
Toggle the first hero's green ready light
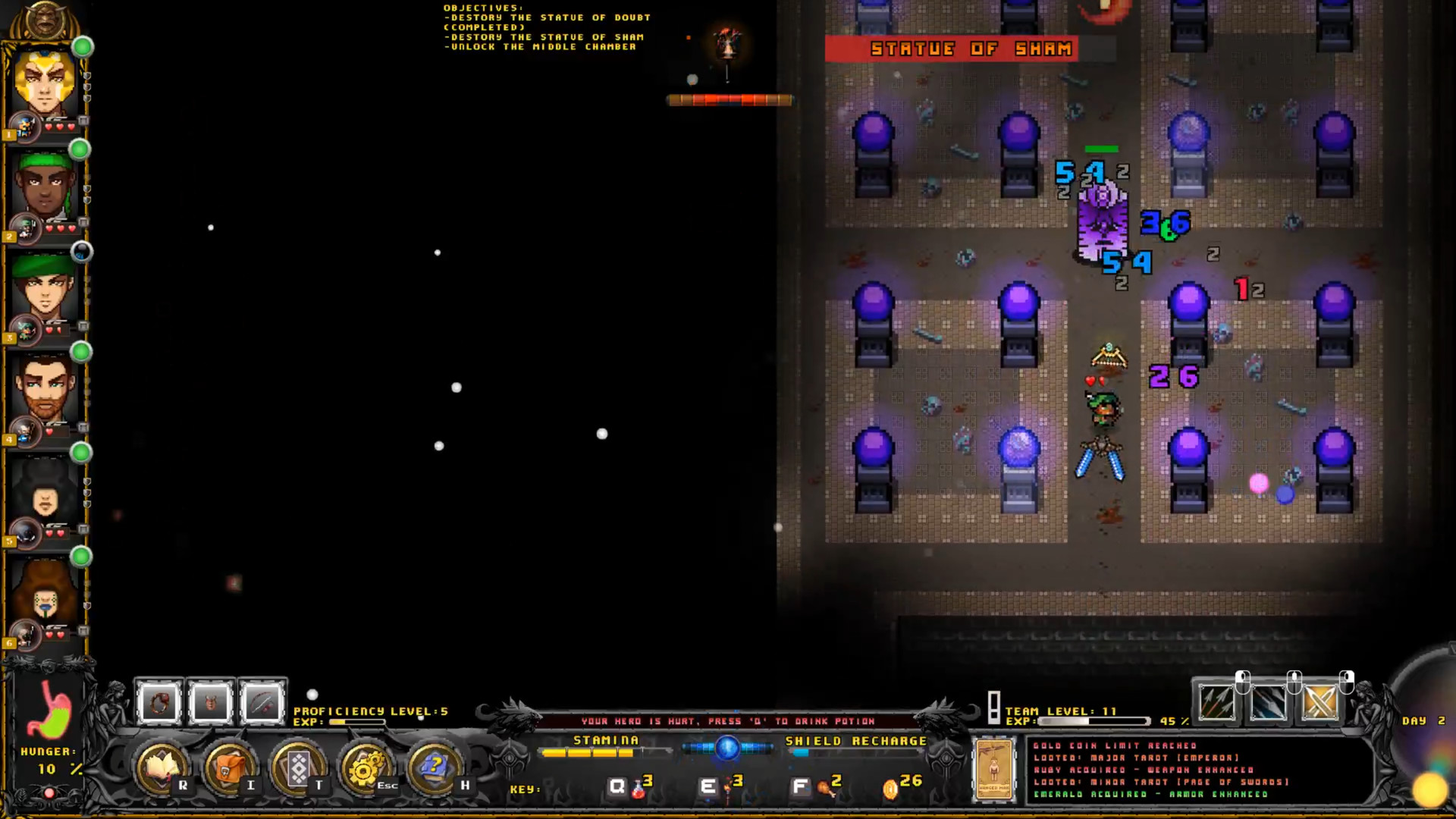point(82,47)
